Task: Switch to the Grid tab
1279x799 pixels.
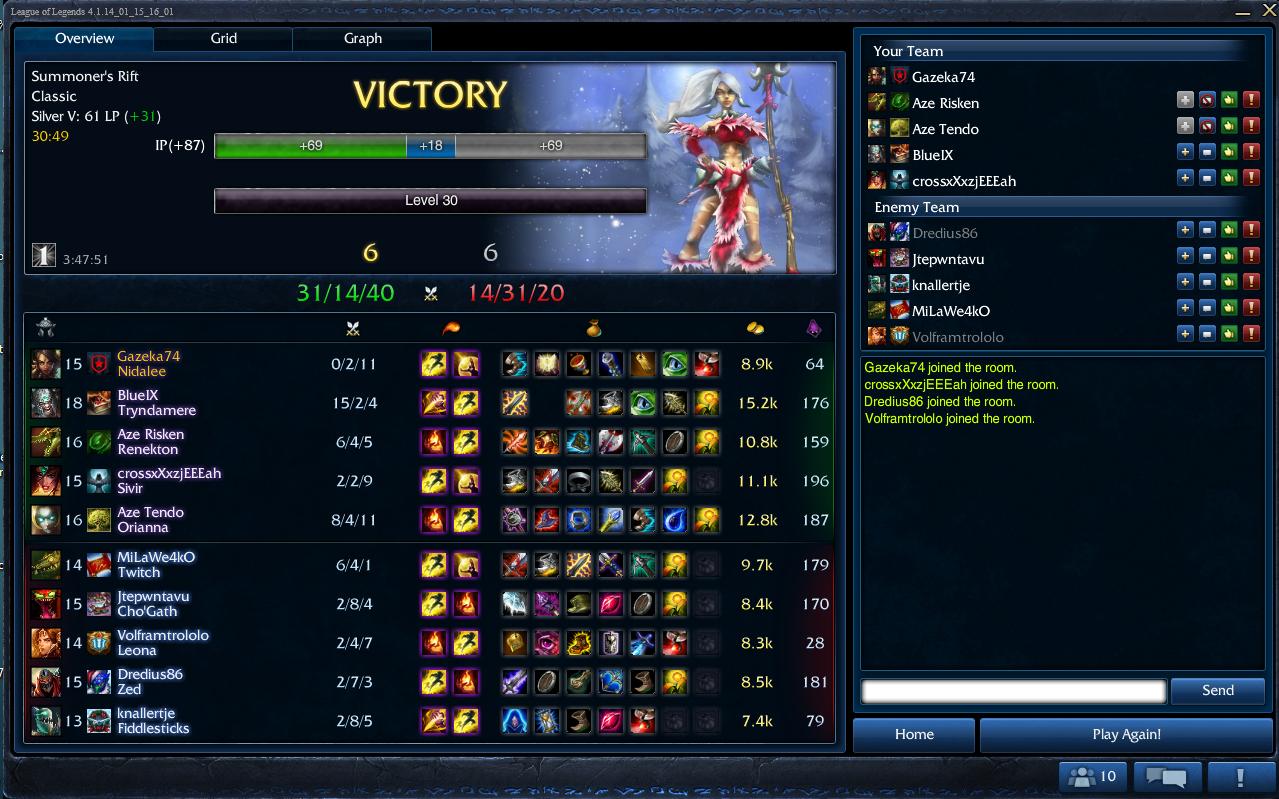Action: (223, 38)
